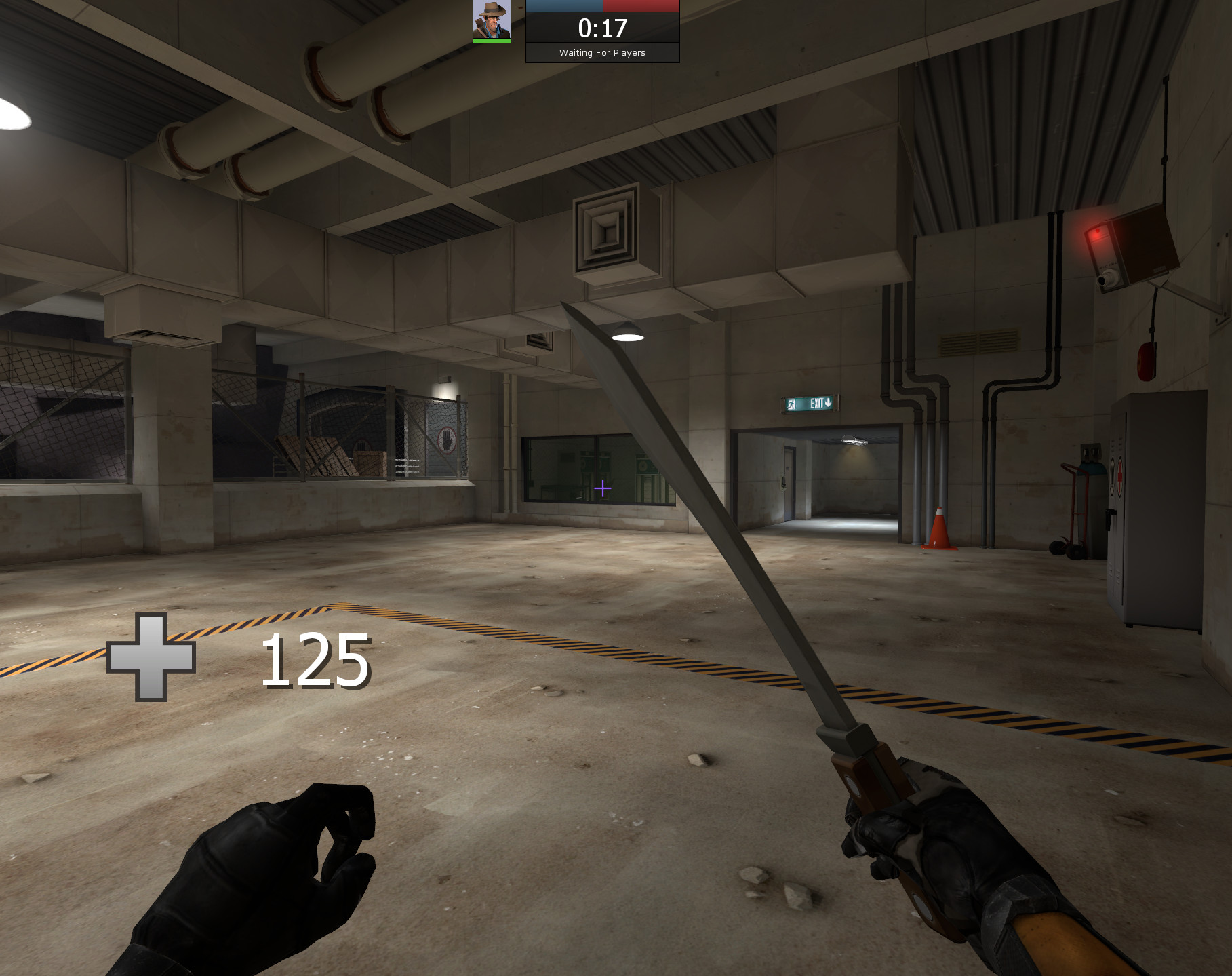Click the purple crosshair
The width and height of the screenshot is (1232, 976).
pyautogui.click(x=602, y=487)
